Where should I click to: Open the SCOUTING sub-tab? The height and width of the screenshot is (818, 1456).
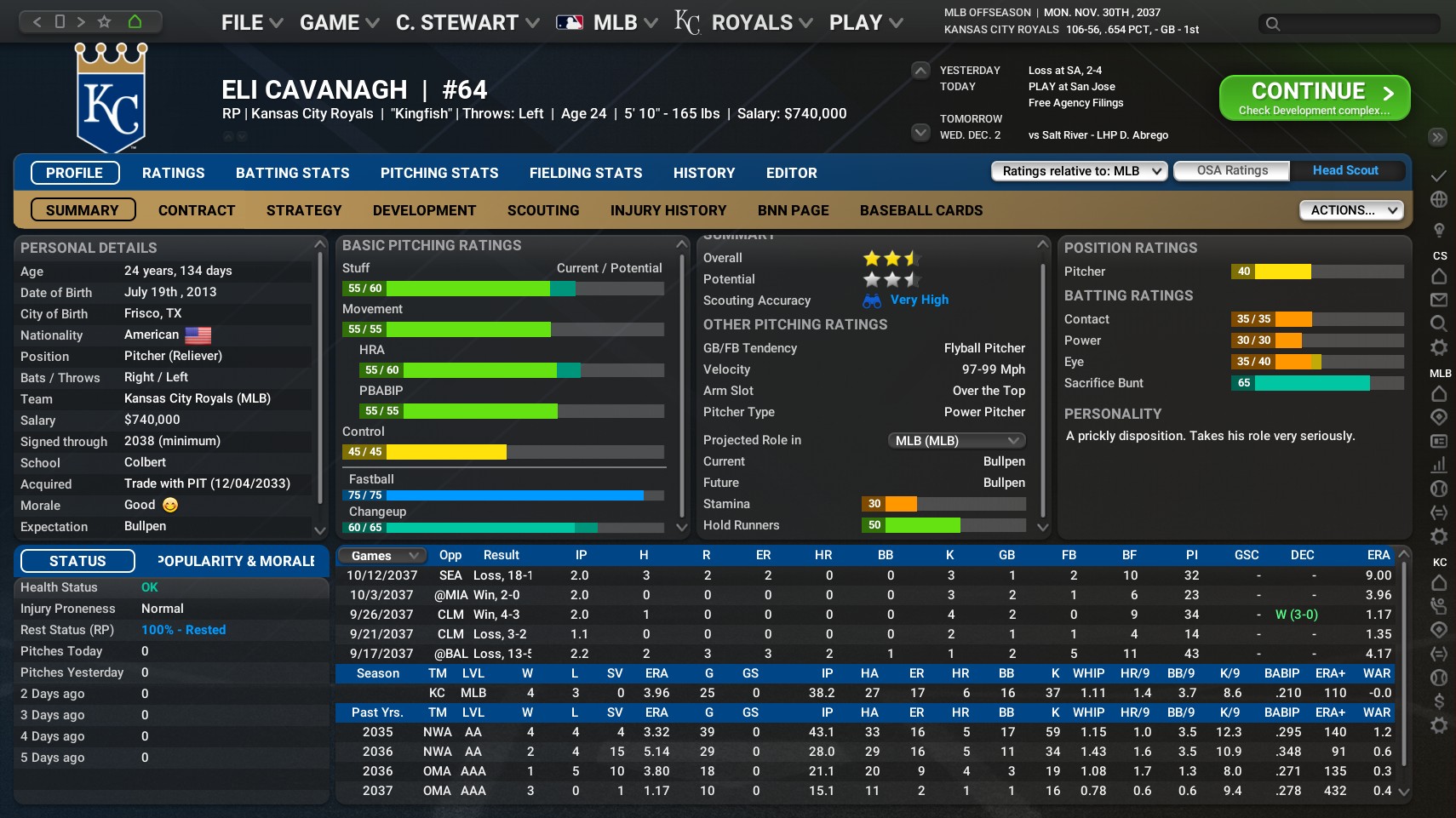click(x=542, y=210)
